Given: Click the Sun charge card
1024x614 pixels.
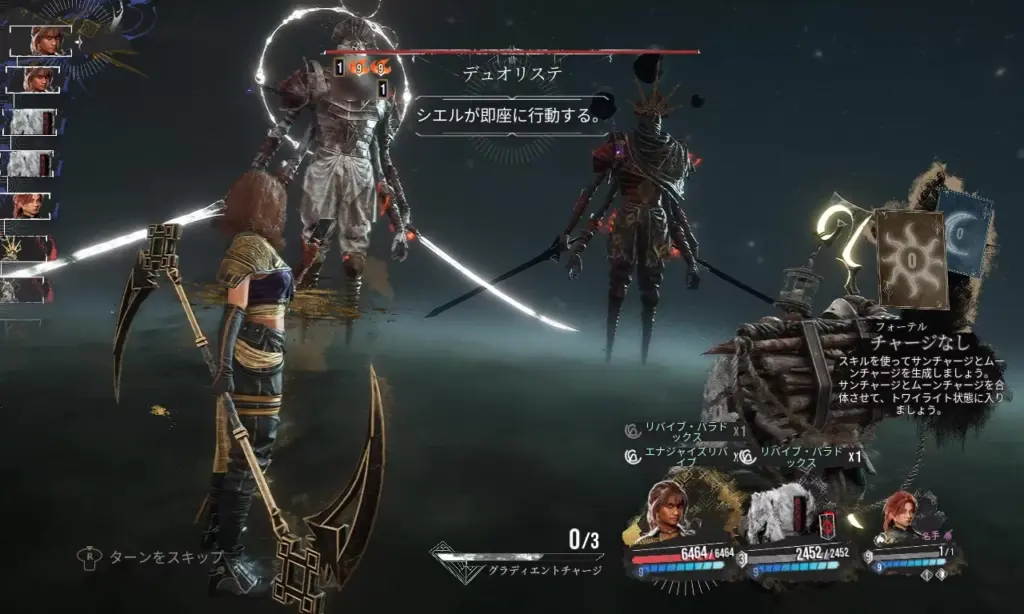Looking at the screenshot, I should [x=911, y=257].
